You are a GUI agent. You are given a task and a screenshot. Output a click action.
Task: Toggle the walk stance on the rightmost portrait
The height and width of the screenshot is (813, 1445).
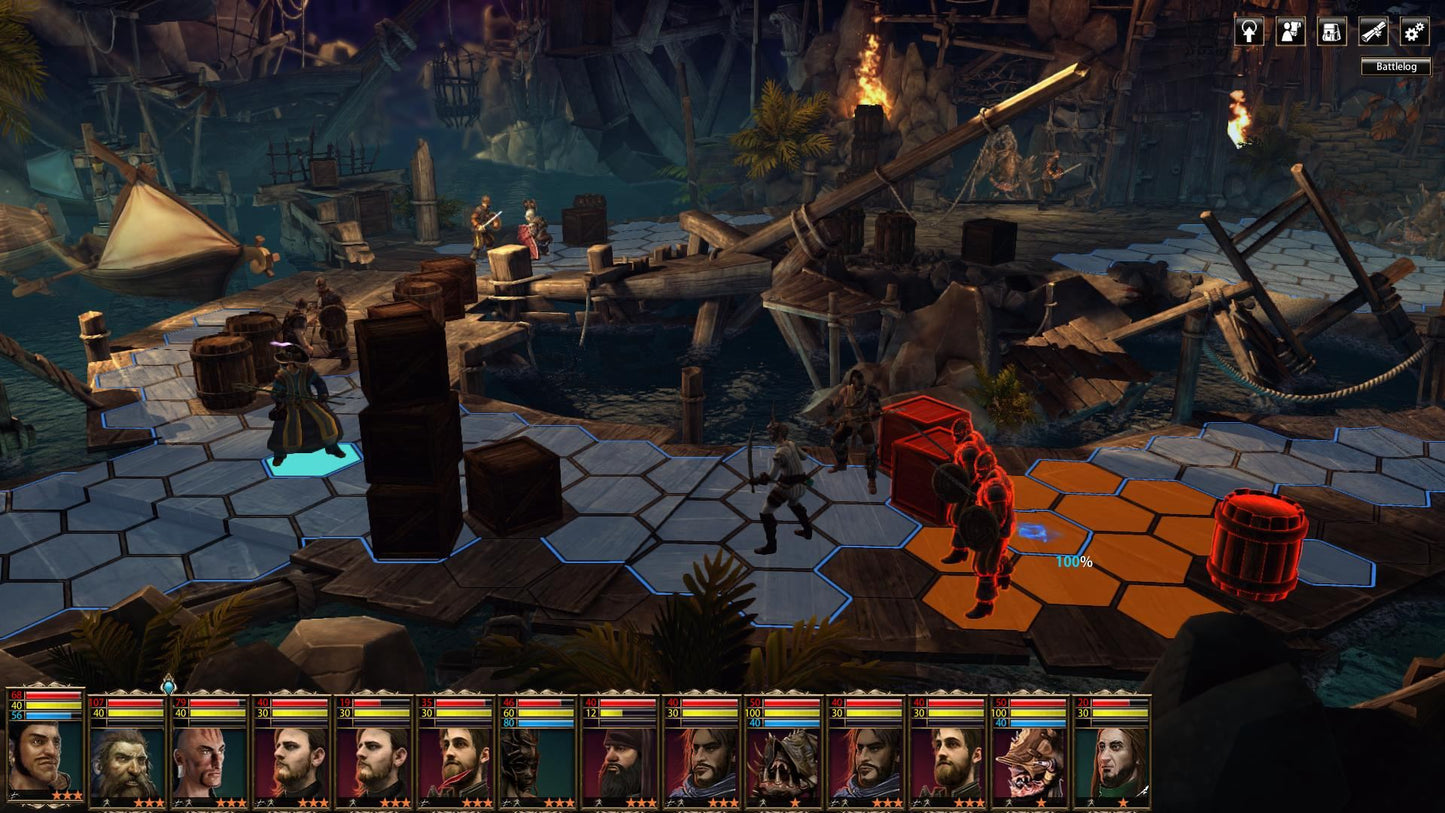(1090, 801)
